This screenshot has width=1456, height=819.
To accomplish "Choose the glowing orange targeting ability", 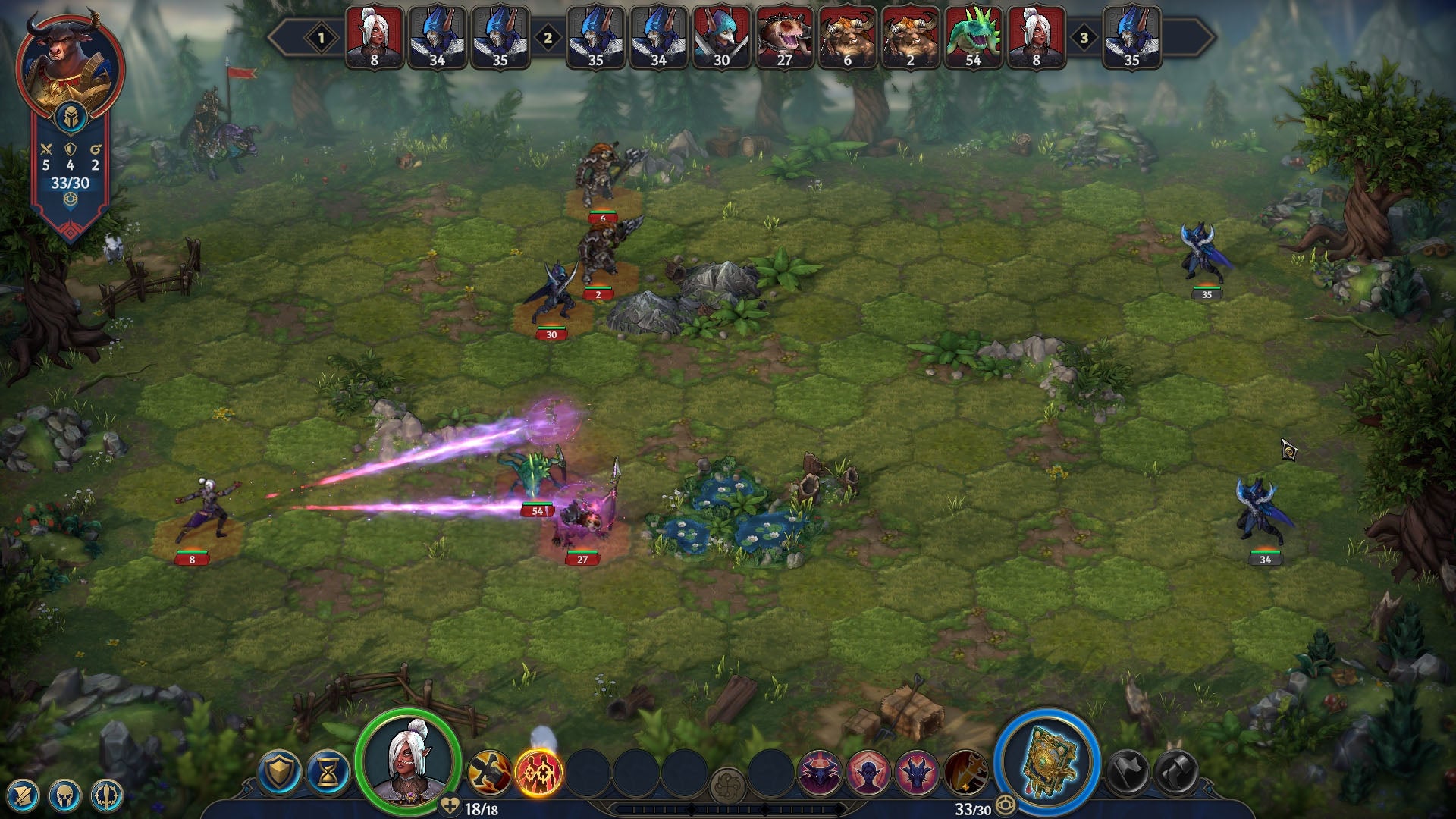I will 538,773.
